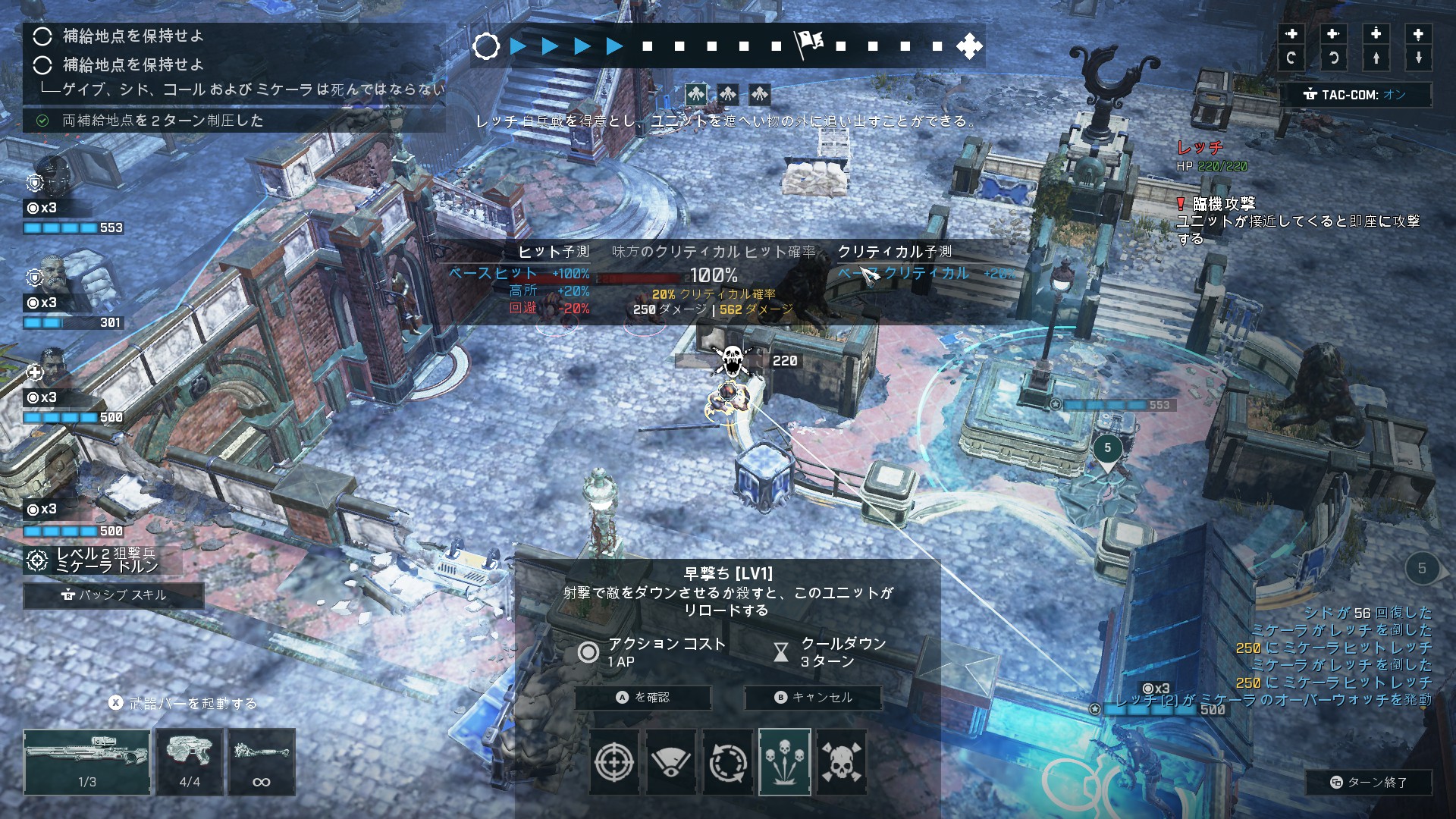The width and height of the screenshot is (1456, 819).
Task: Rotate camera clockwise using curved arrow button
Action: (x=1291, y=58)
